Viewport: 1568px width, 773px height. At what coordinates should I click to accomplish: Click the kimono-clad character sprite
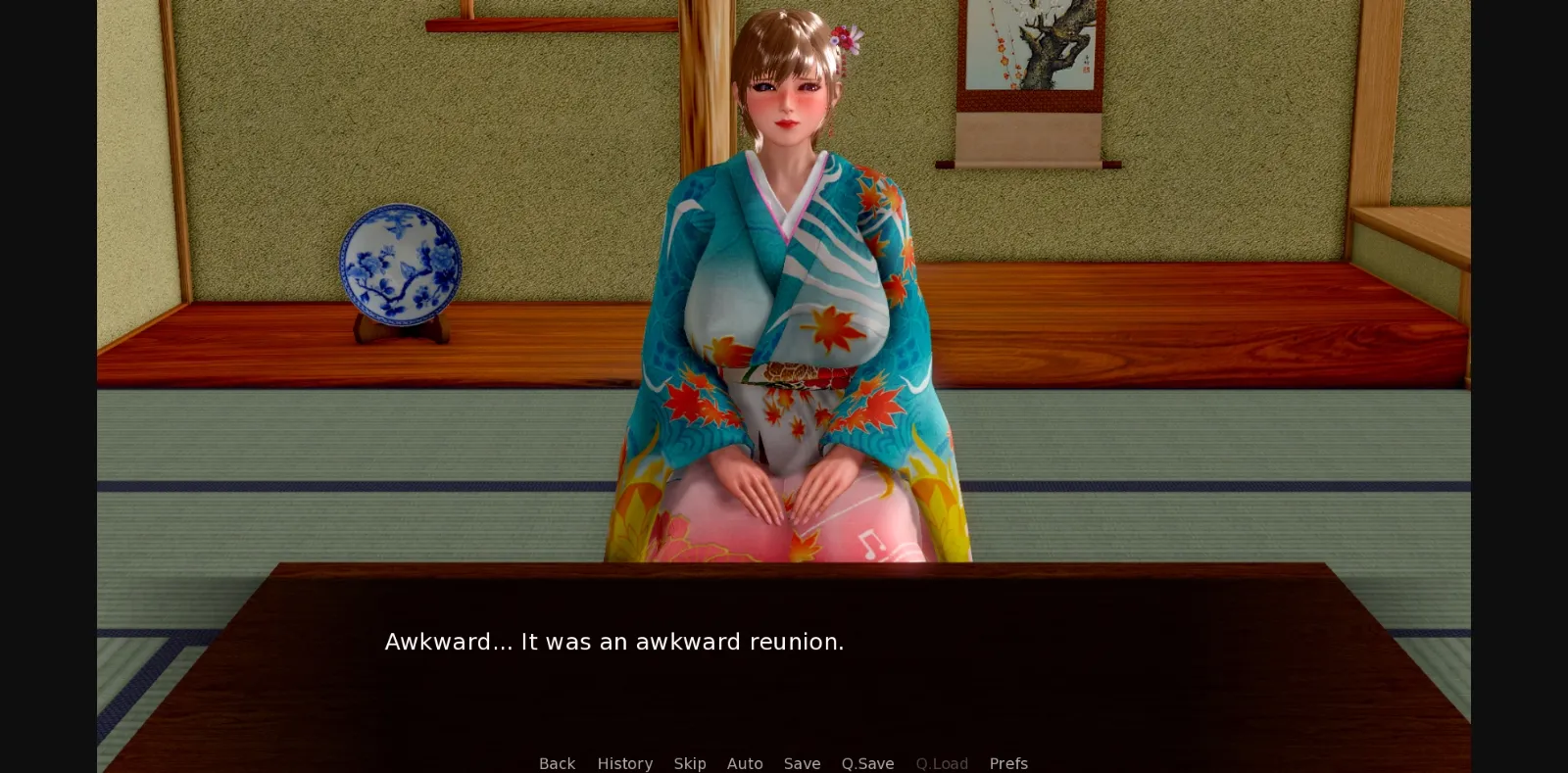point(784,294)
